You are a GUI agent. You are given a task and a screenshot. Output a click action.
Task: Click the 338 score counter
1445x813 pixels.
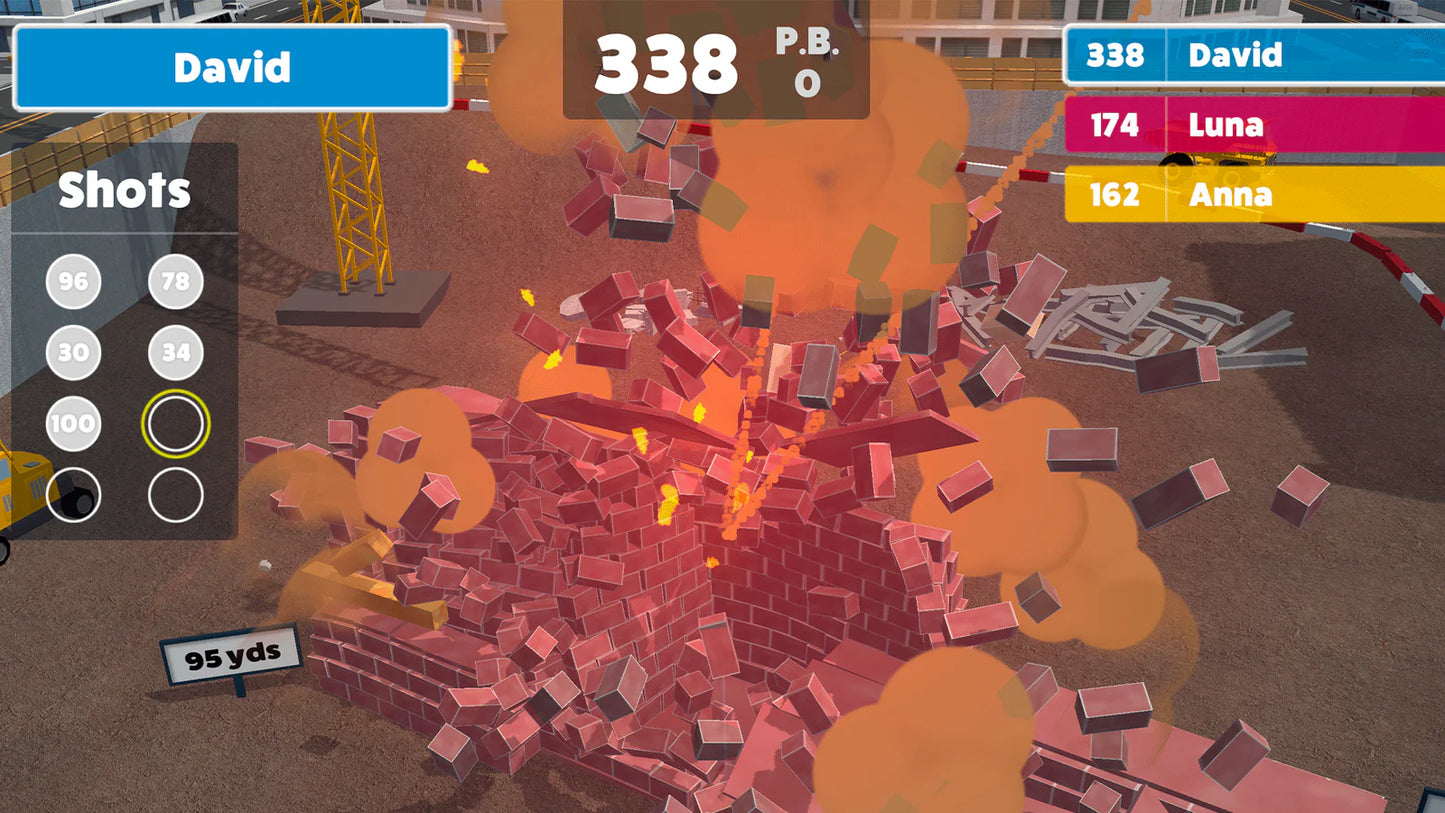coord(667,62)
